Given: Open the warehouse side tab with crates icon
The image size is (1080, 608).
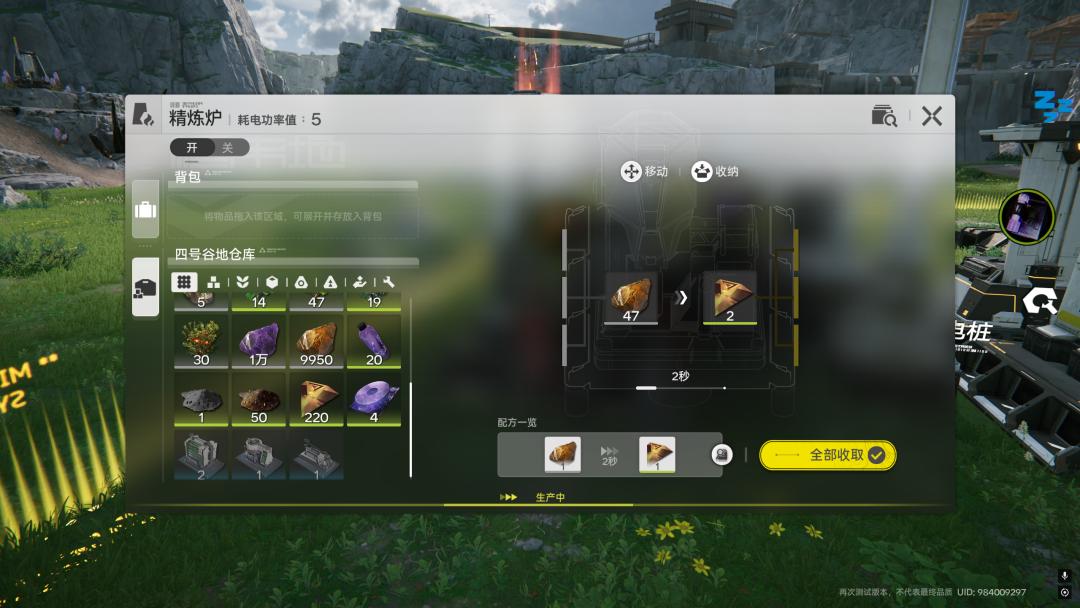Looking at the screenshot, I should pyautogui.click(x=145, y=287).
